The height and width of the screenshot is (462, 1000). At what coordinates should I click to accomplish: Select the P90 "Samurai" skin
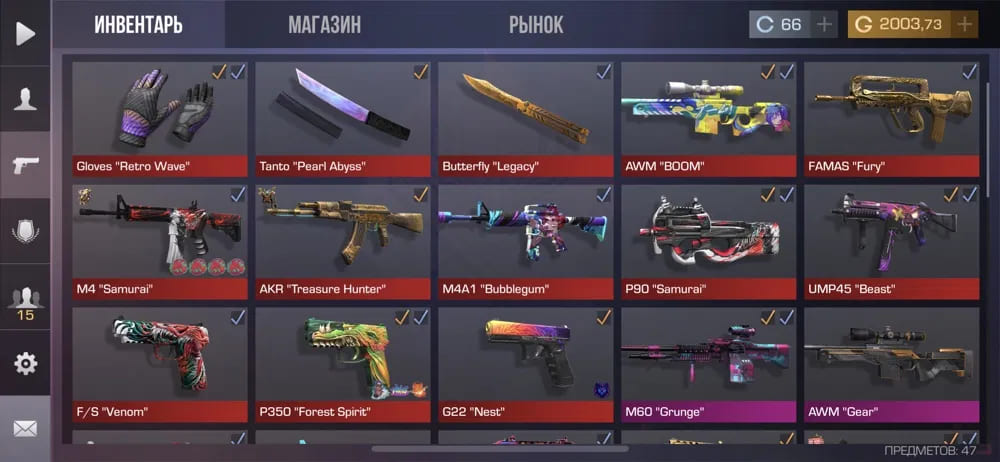coord(708,241)
